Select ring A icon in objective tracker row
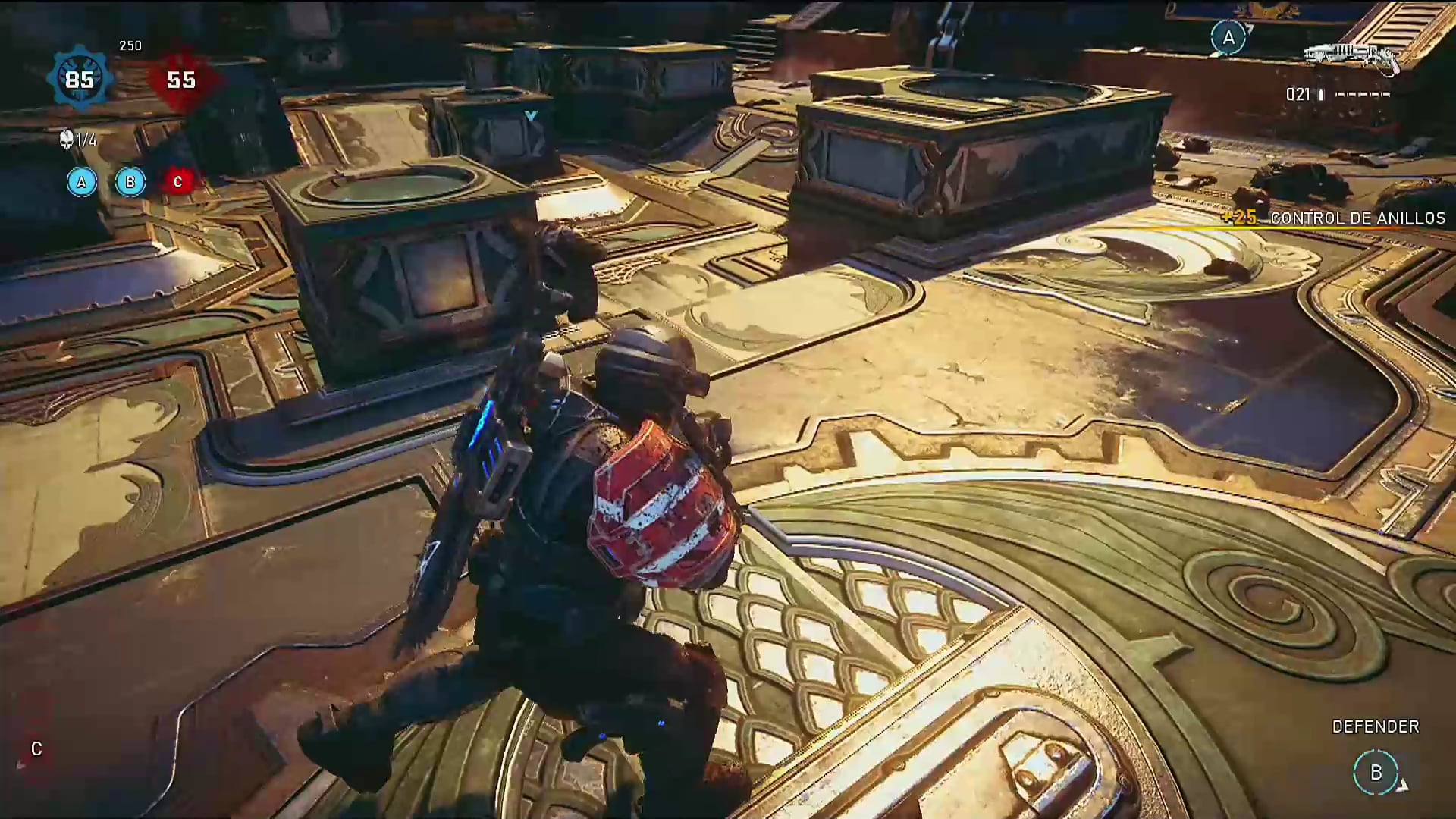Screen dimensions: 1456x819 [82, 182]
